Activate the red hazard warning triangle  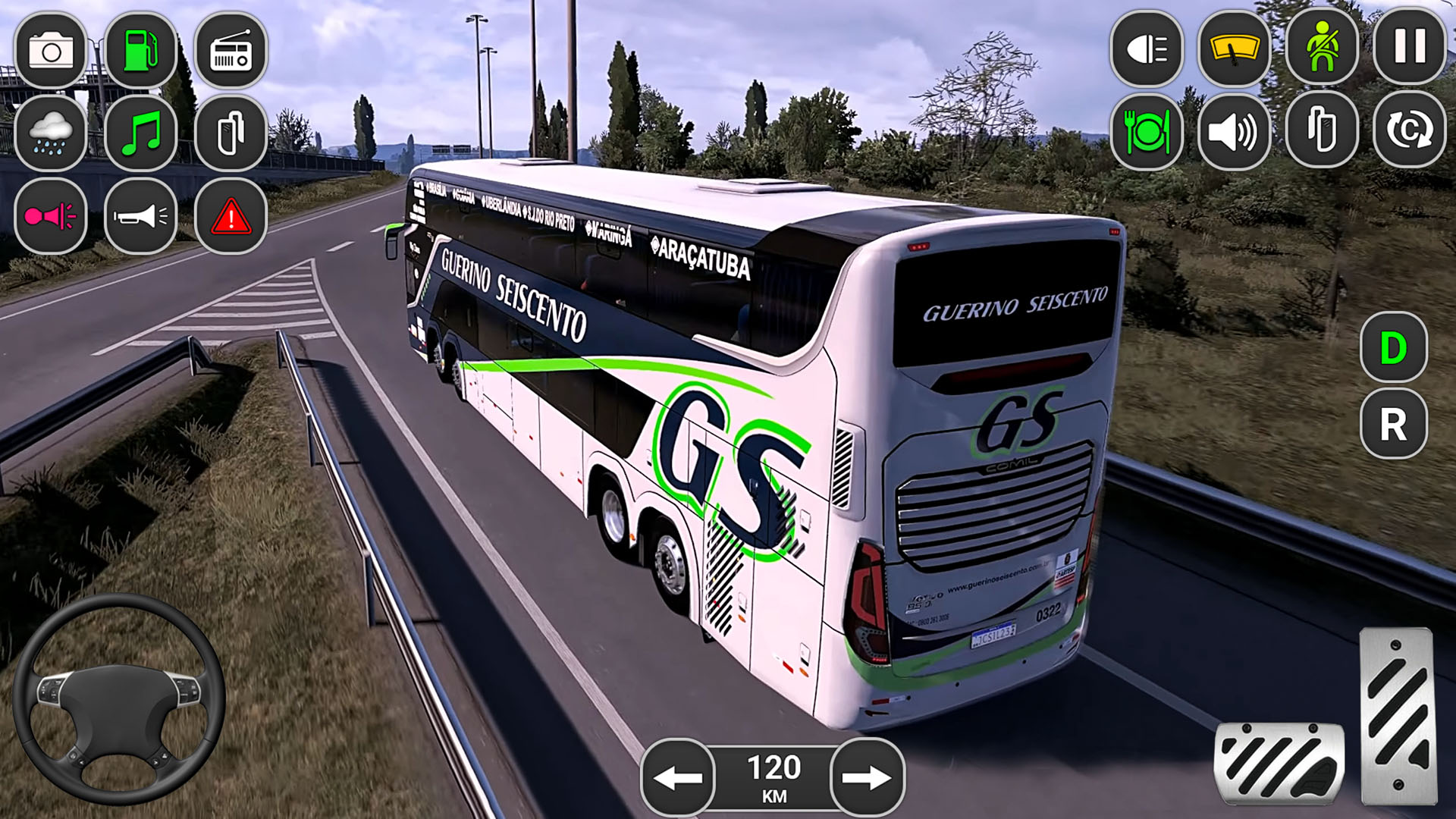231,217
